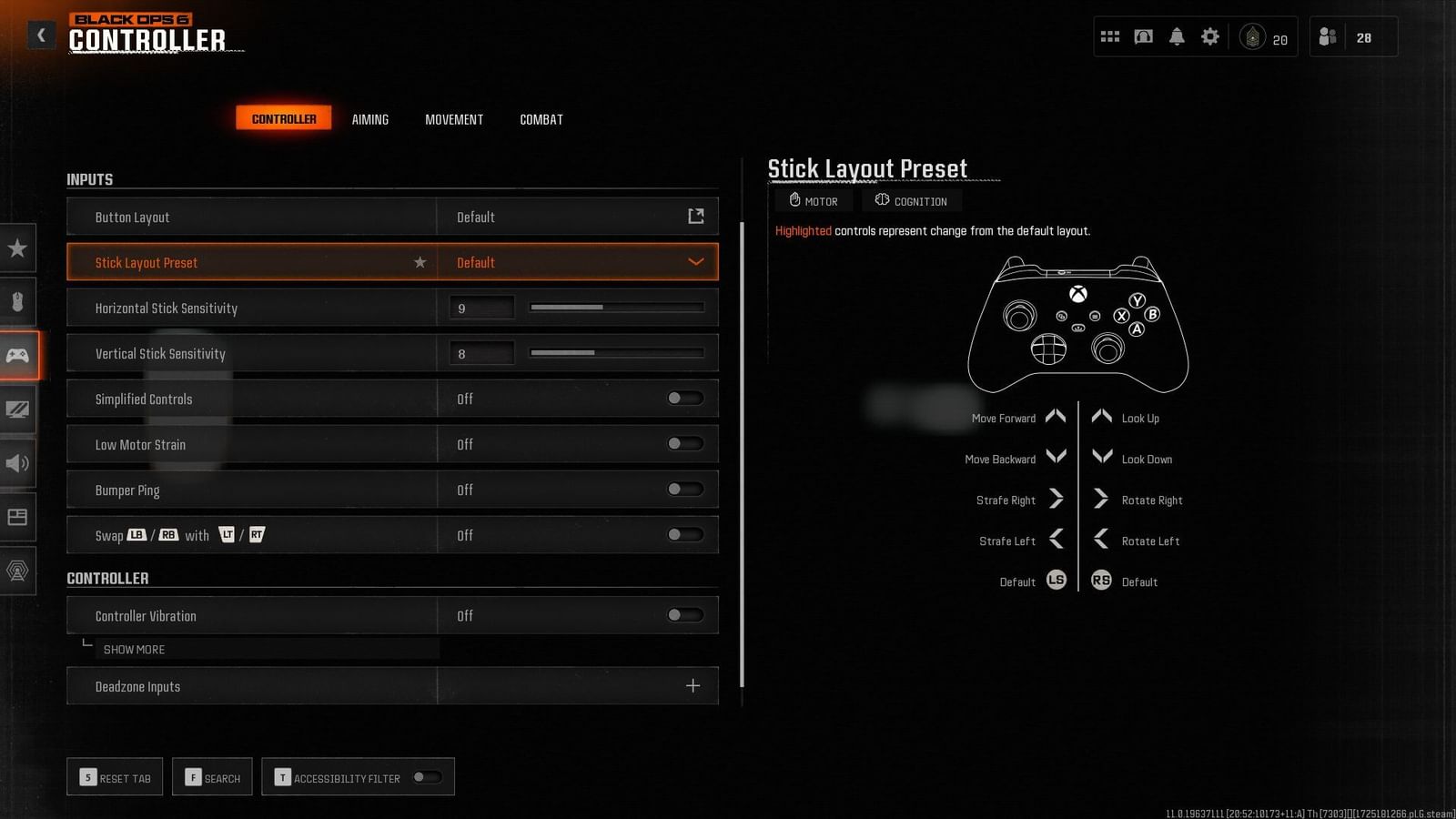Switch to the Aiming tab
1456x819 pixels.
tap(369, 118)
